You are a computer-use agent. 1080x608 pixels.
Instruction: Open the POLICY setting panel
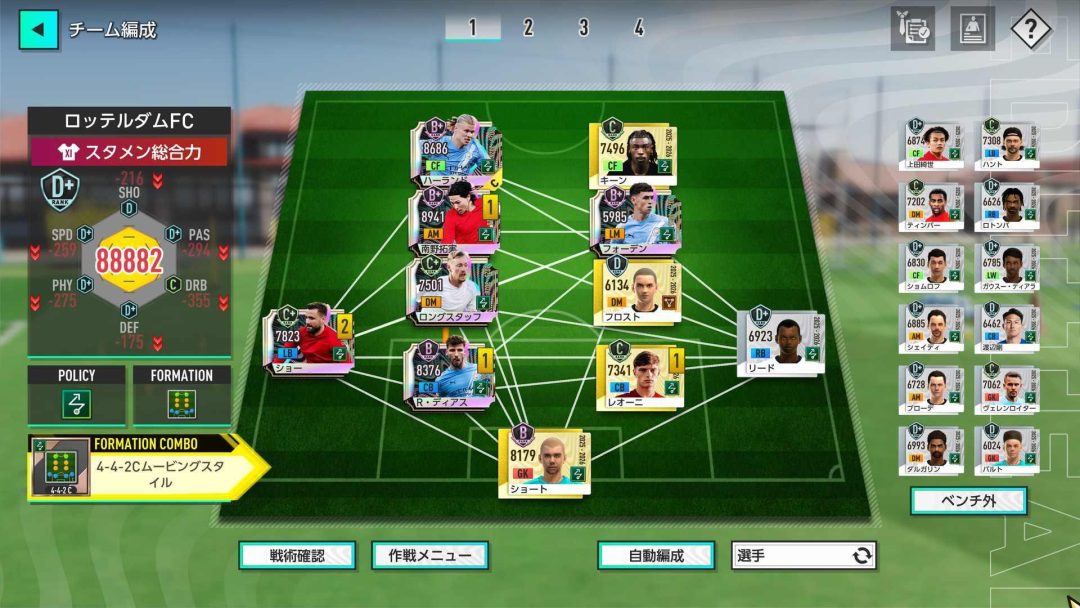tap(77, 396)
